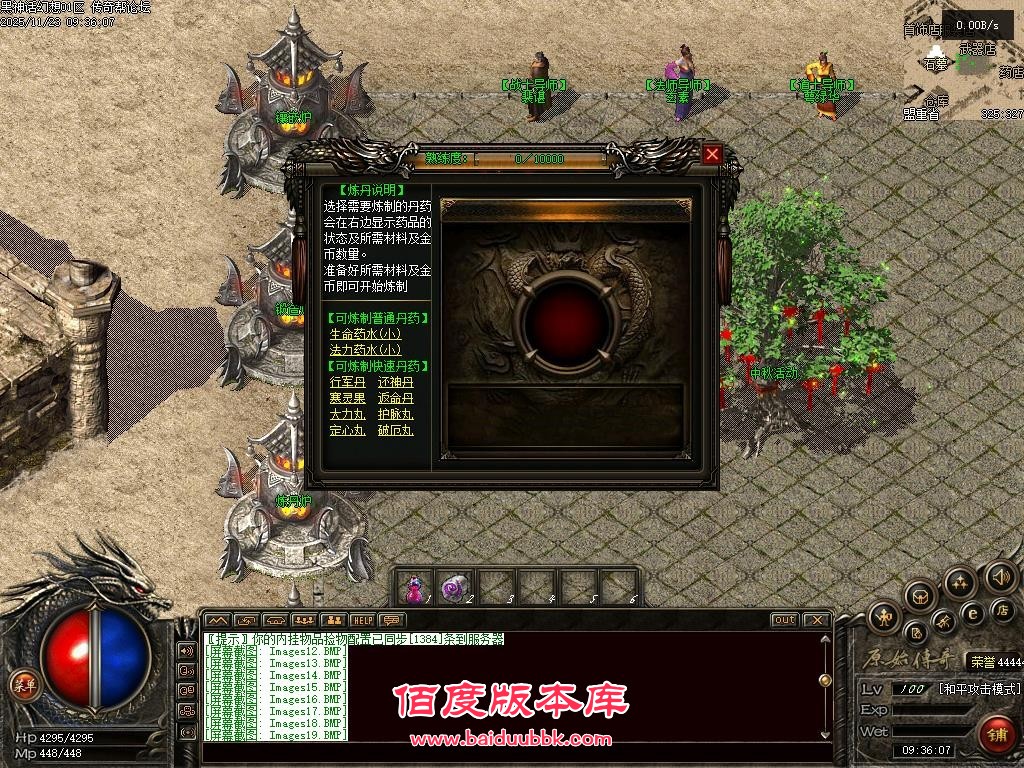Screen dimensions: 1024x768
Task: Select the 还神丹 recipe
Action: tap(395, 382)
